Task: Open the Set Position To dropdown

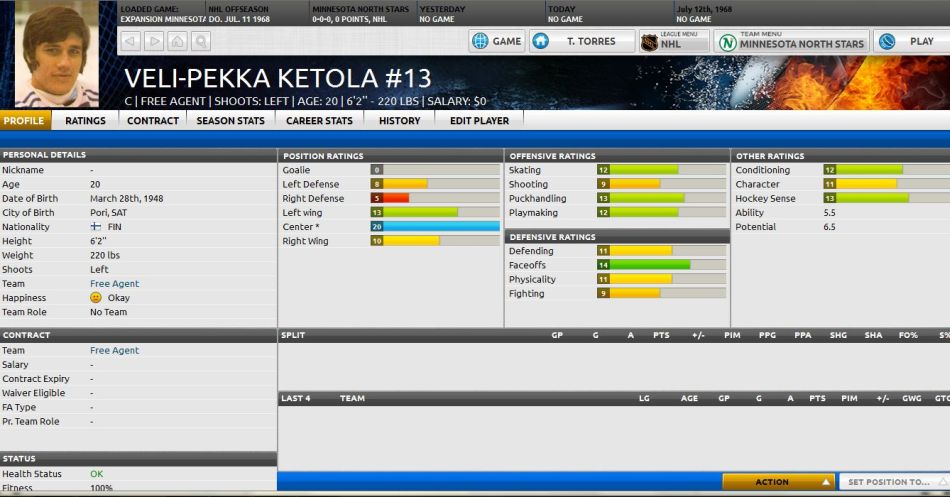Action: (x=893, y=482)
